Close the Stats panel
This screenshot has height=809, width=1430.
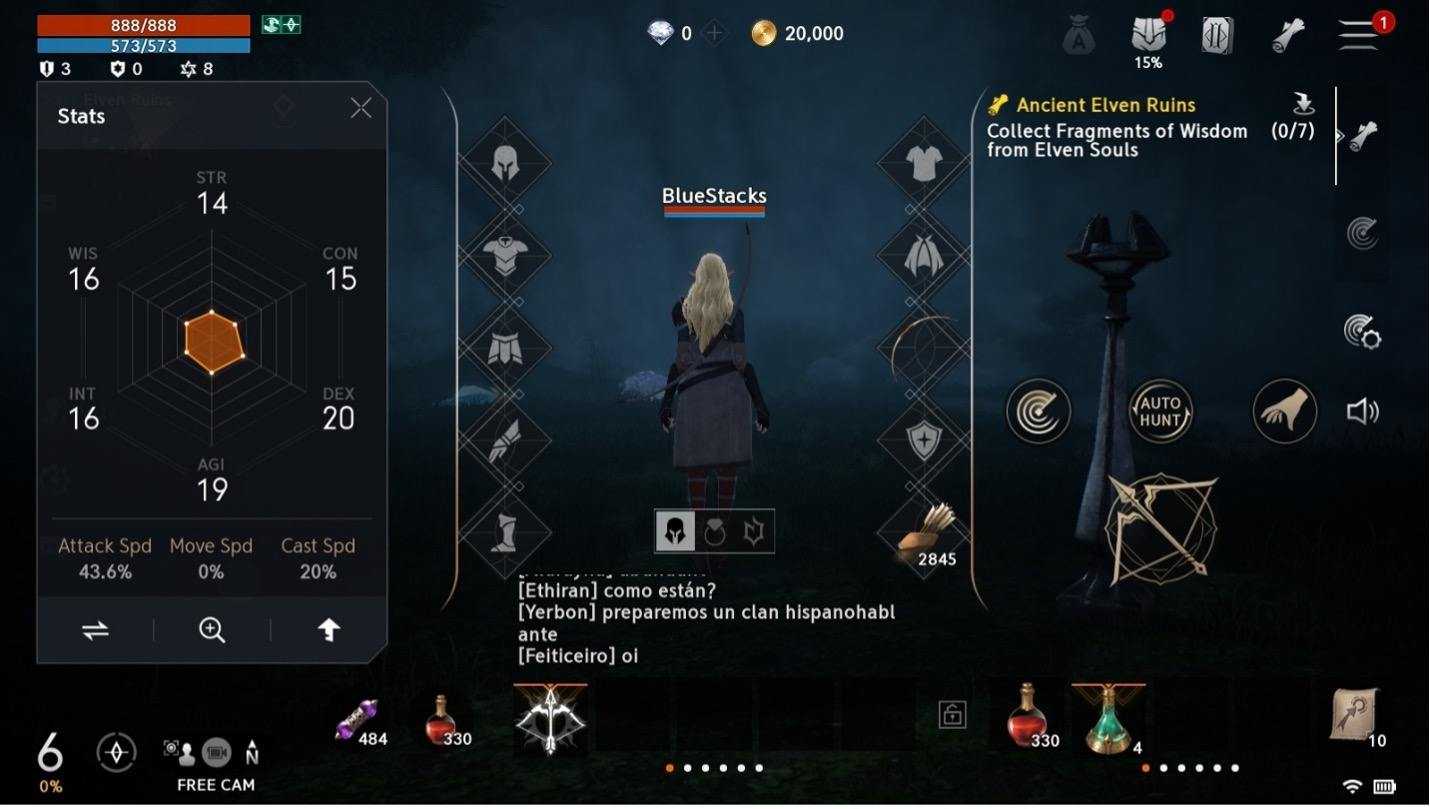[361, 108]
